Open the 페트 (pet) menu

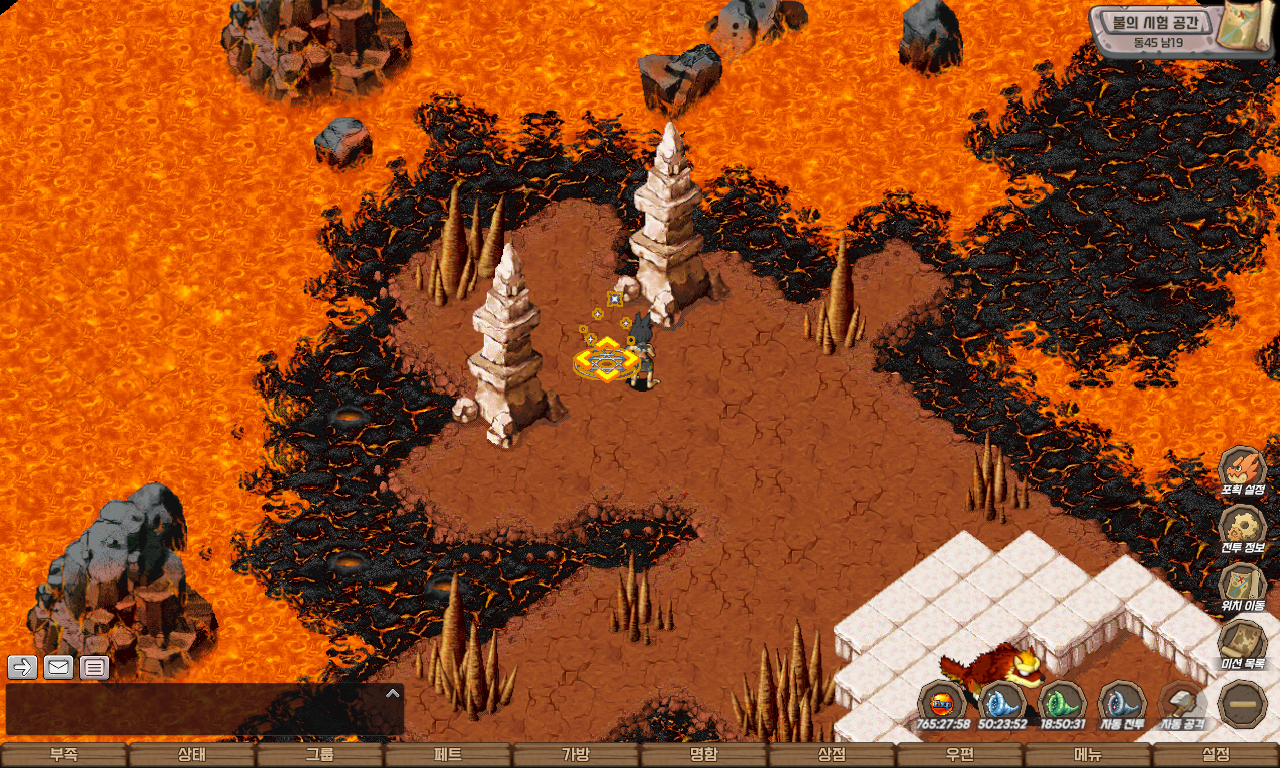click(448, 755)
